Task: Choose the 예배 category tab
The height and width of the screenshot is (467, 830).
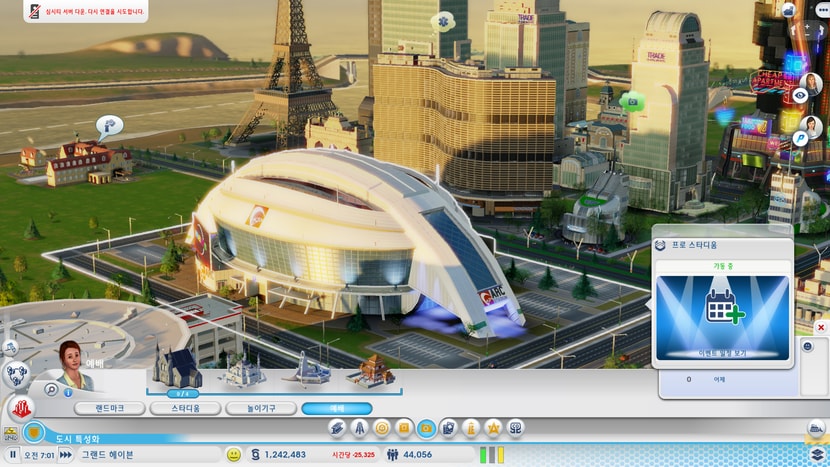Action: (x=336, y=408)
